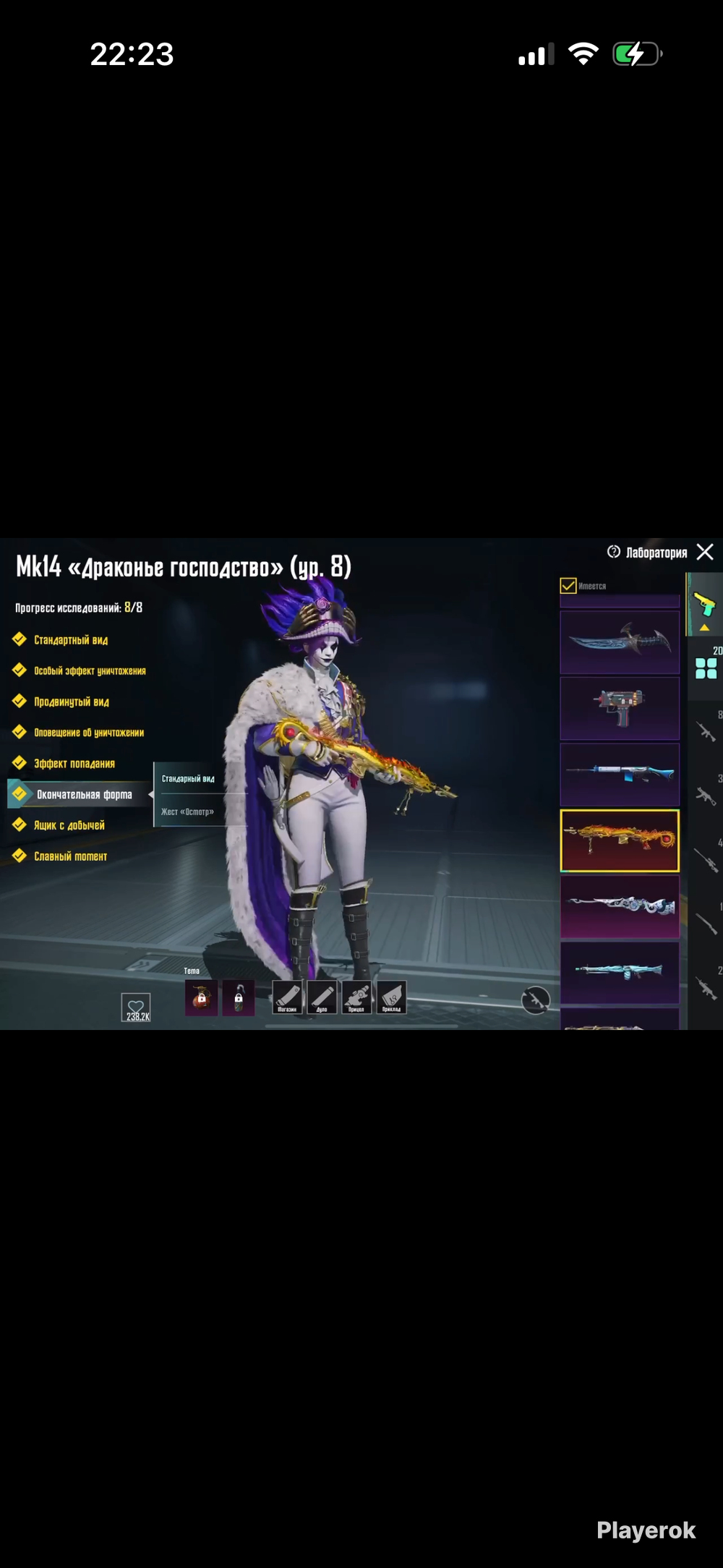Viewport: 723px width, 1568px height.
Task: Switch to the all-skins grid category
Action: 706,668
